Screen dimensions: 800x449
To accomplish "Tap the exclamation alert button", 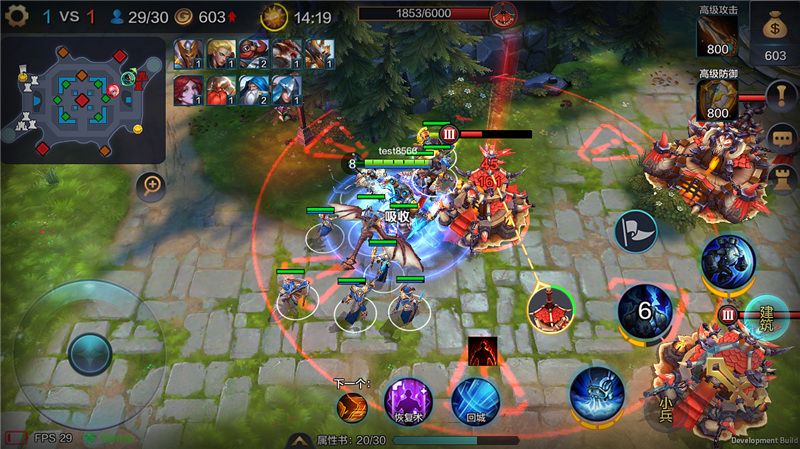I will pos(781,95).
